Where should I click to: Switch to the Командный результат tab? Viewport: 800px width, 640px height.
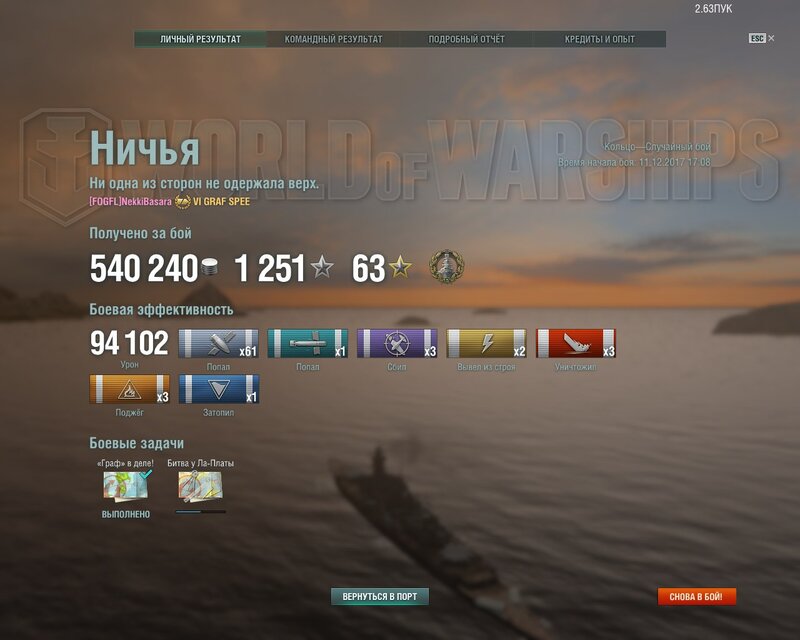(x=333, y=39)
